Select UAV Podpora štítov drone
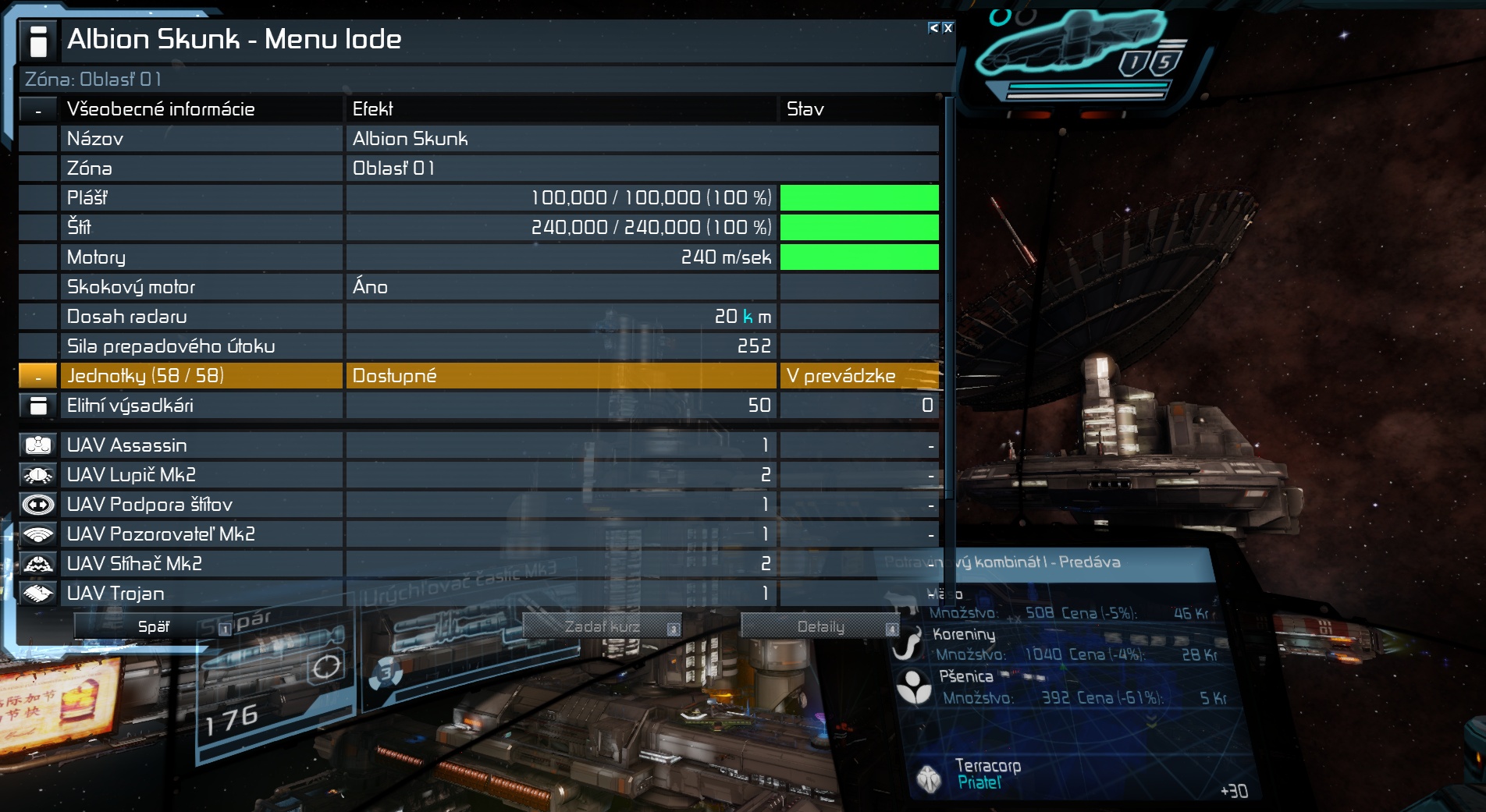Viewport: 1486px width, 812px height. [201, 505]
